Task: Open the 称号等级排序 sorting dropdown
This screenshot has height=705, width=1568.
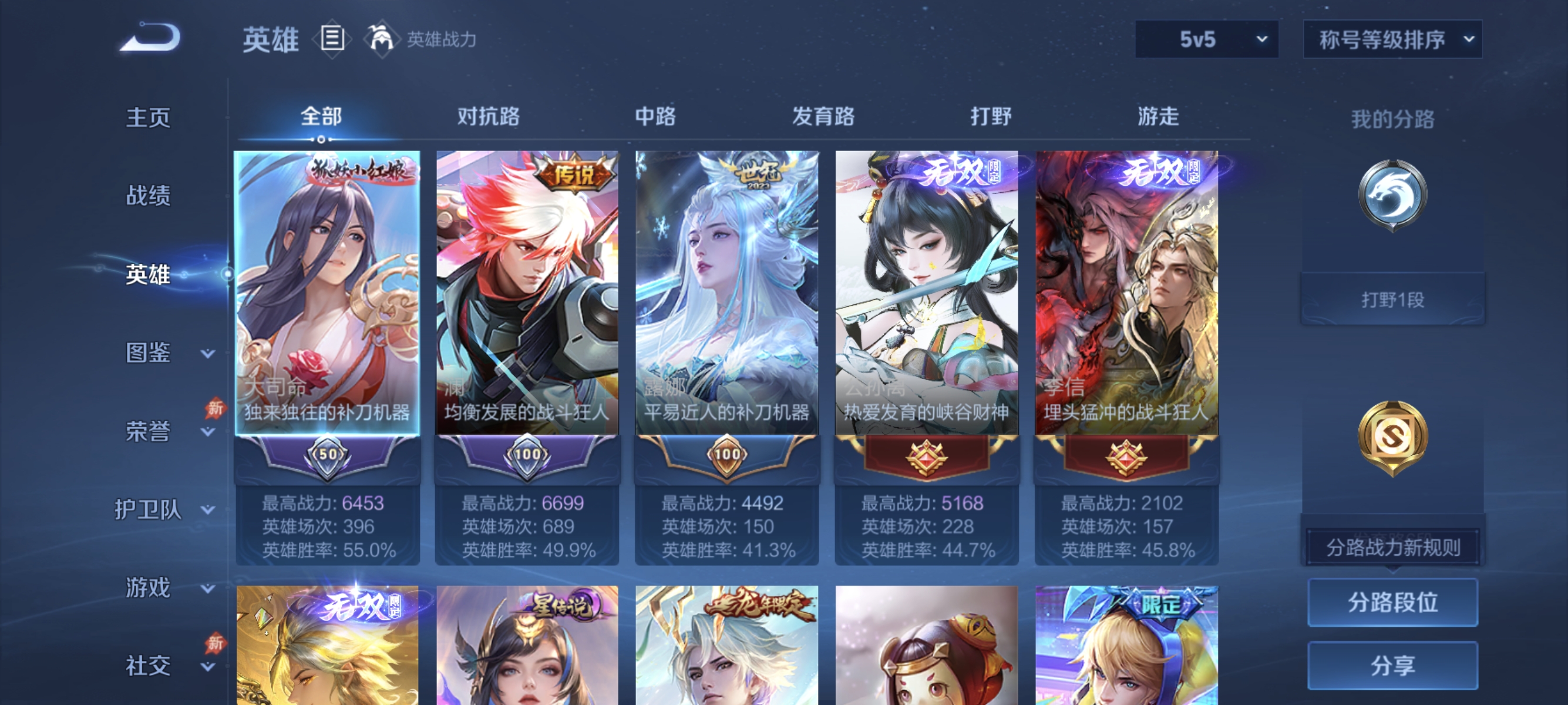Action: [1392, 38]
